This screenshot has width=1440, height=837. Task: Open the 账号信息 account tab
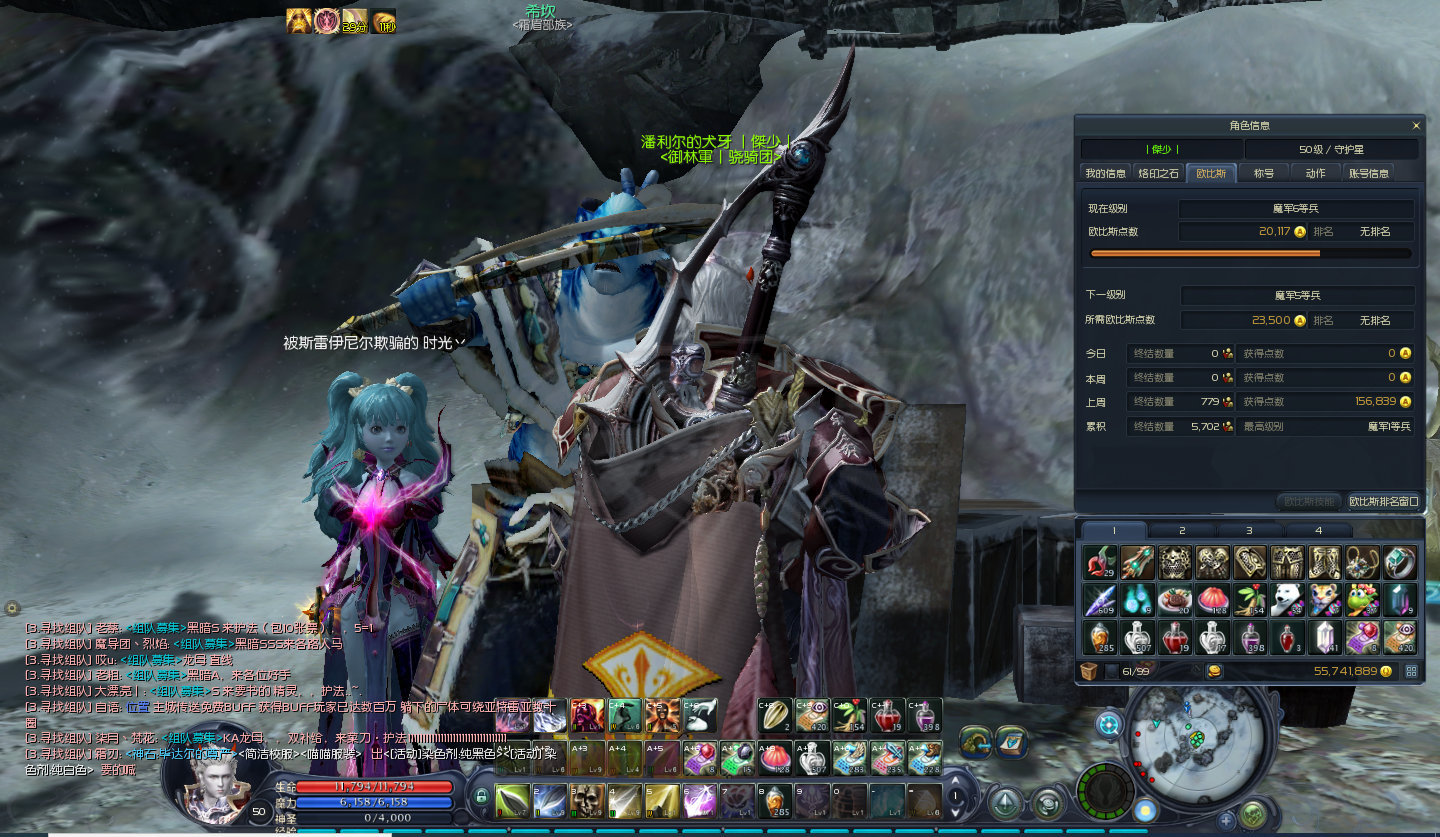pyautogui.click(x=1368, y=173)
